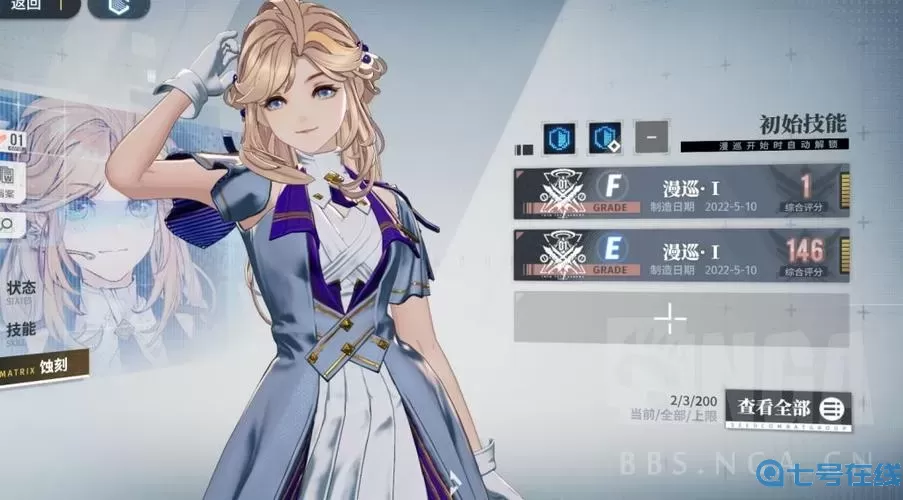Screen dimensions: 903x500
Task: Select the second blue shield skill icon
Action: pyautogui.click(x=605, y=137)
